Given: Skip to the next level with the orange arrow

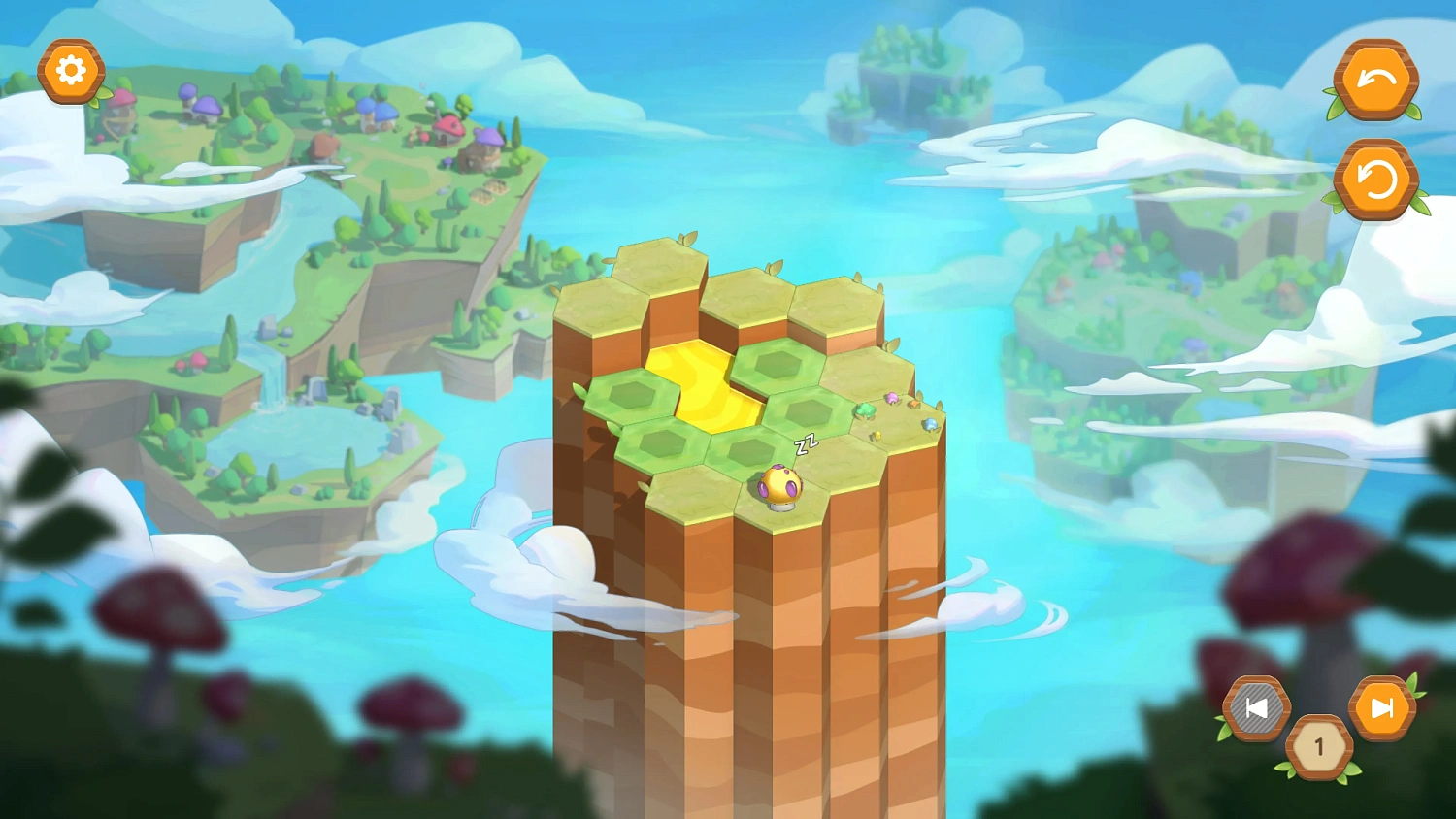Looking at the screenshot, I should [x=1385, y=709].
